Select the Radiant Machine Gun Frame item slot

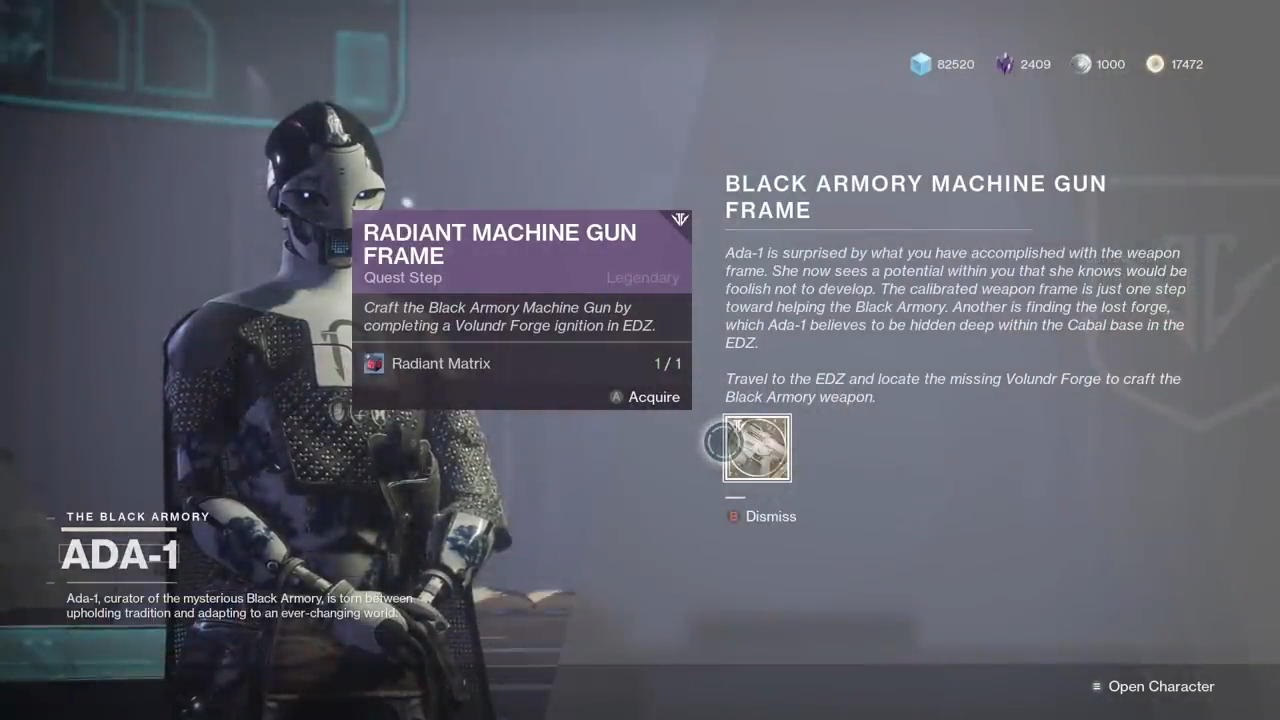point(757,448)
